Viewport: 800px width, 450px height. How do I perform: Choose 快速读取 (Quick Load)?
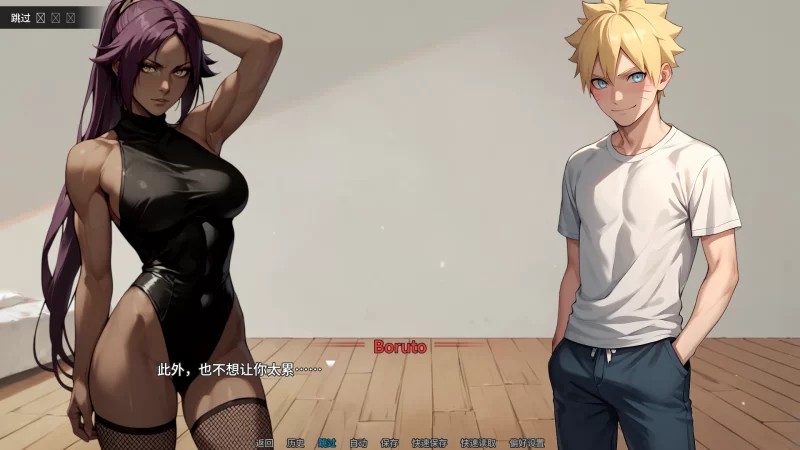[477, 442]
